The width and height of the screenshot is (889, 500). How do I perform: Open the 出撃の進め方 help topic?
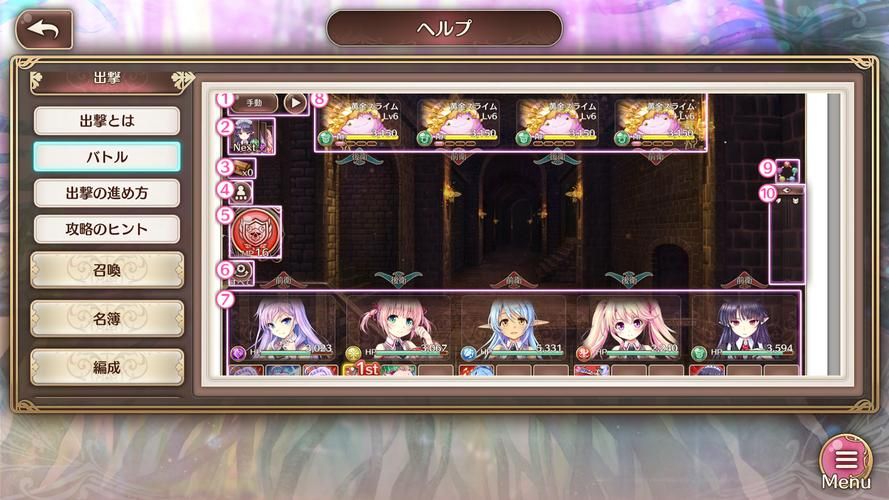[107, 193]
